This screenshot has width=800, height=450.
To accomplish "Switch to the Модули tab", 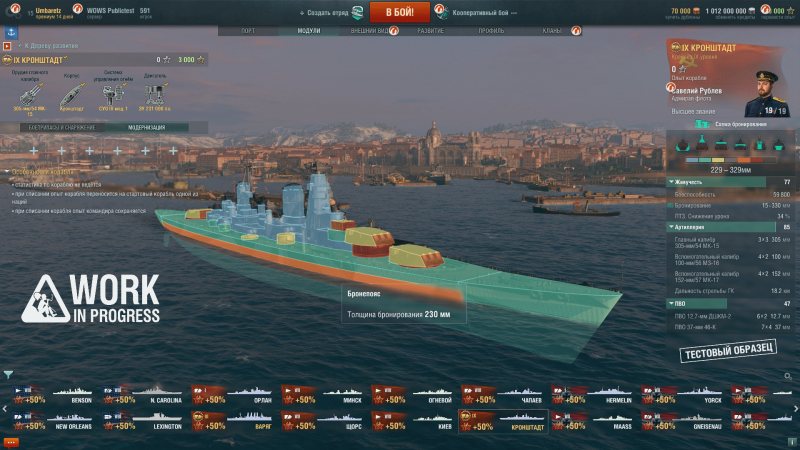I will point(309,31).
